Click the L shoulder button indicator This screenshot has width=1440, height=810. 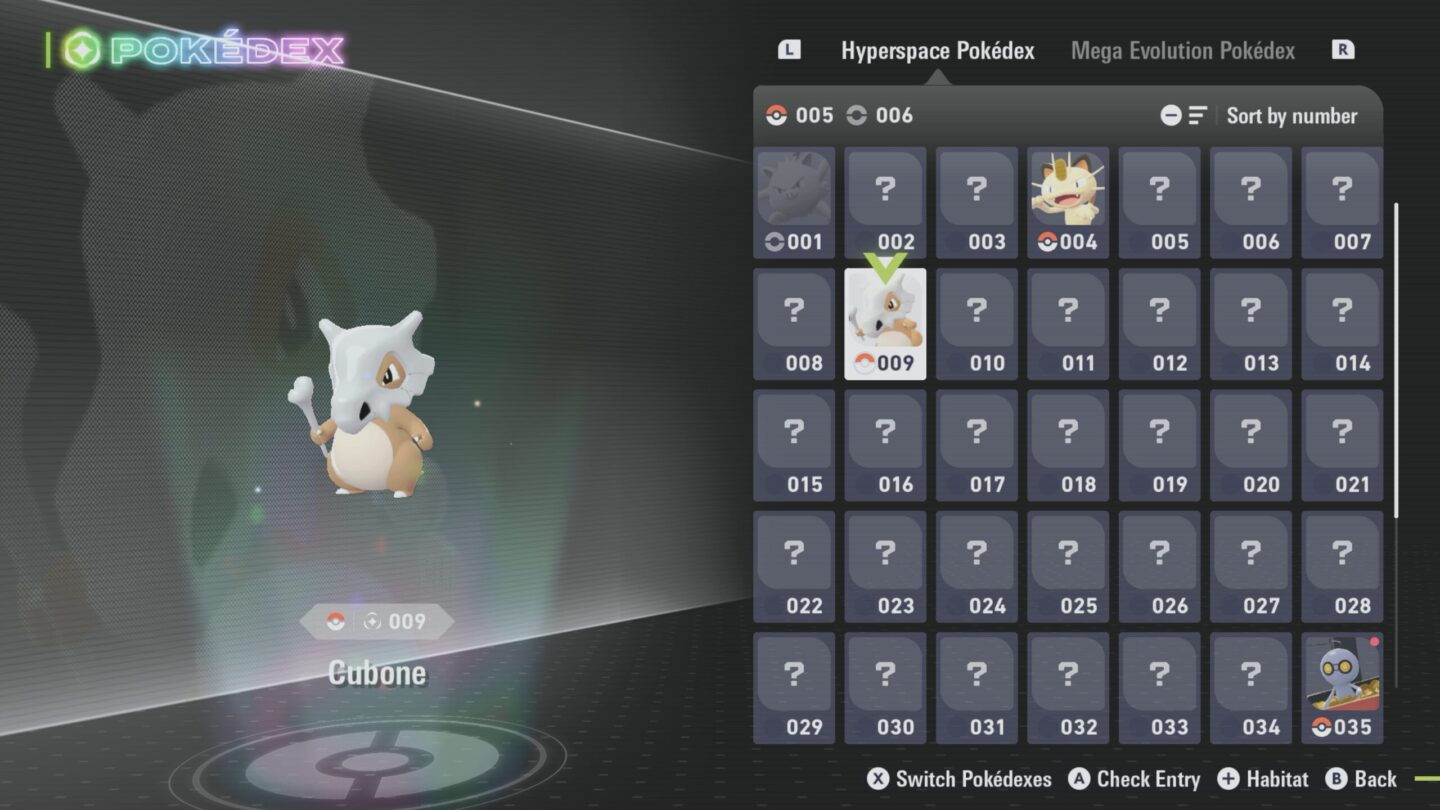791,49
